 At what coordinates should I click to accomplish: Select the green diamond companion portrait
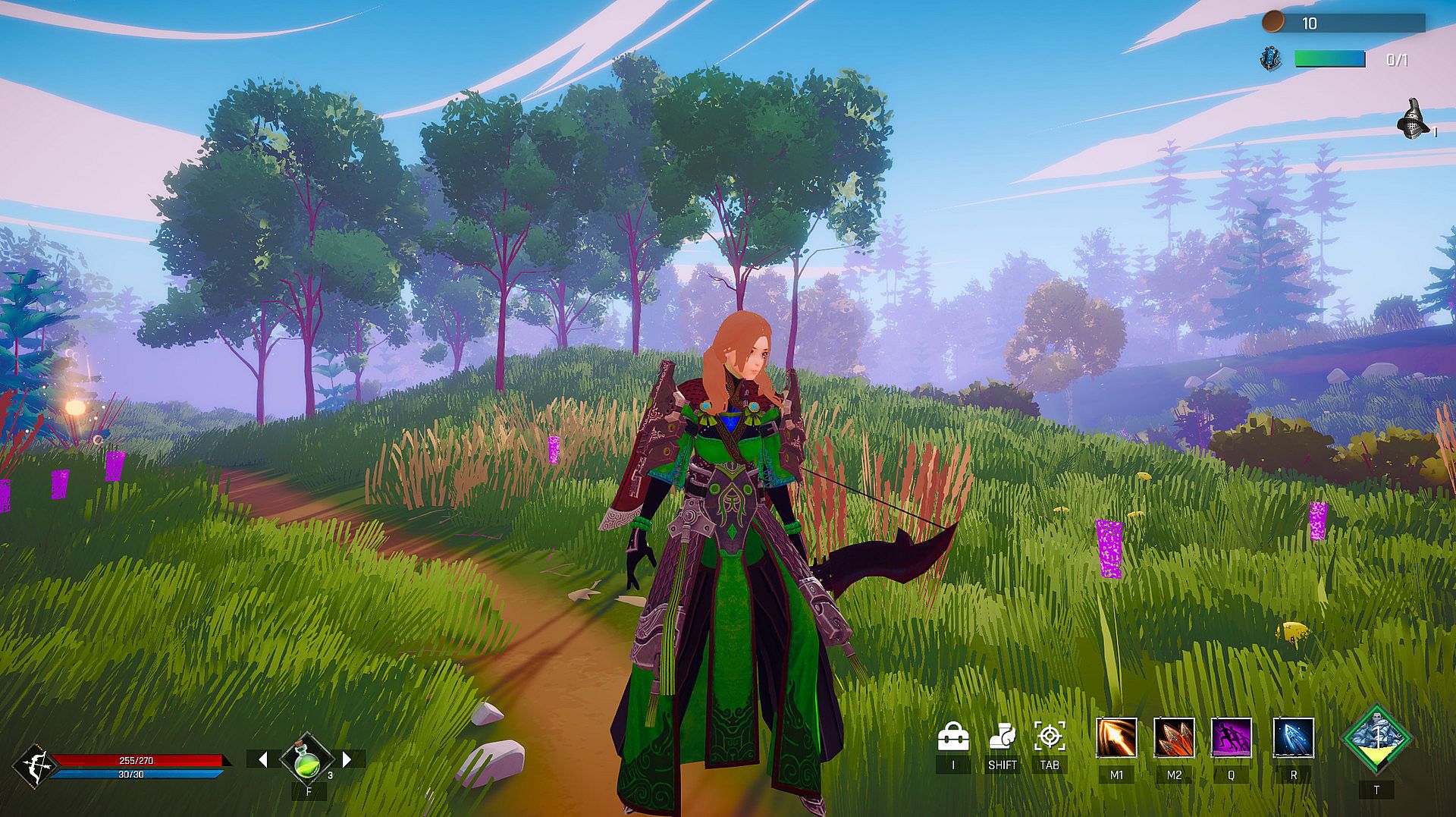[1376, 738]
